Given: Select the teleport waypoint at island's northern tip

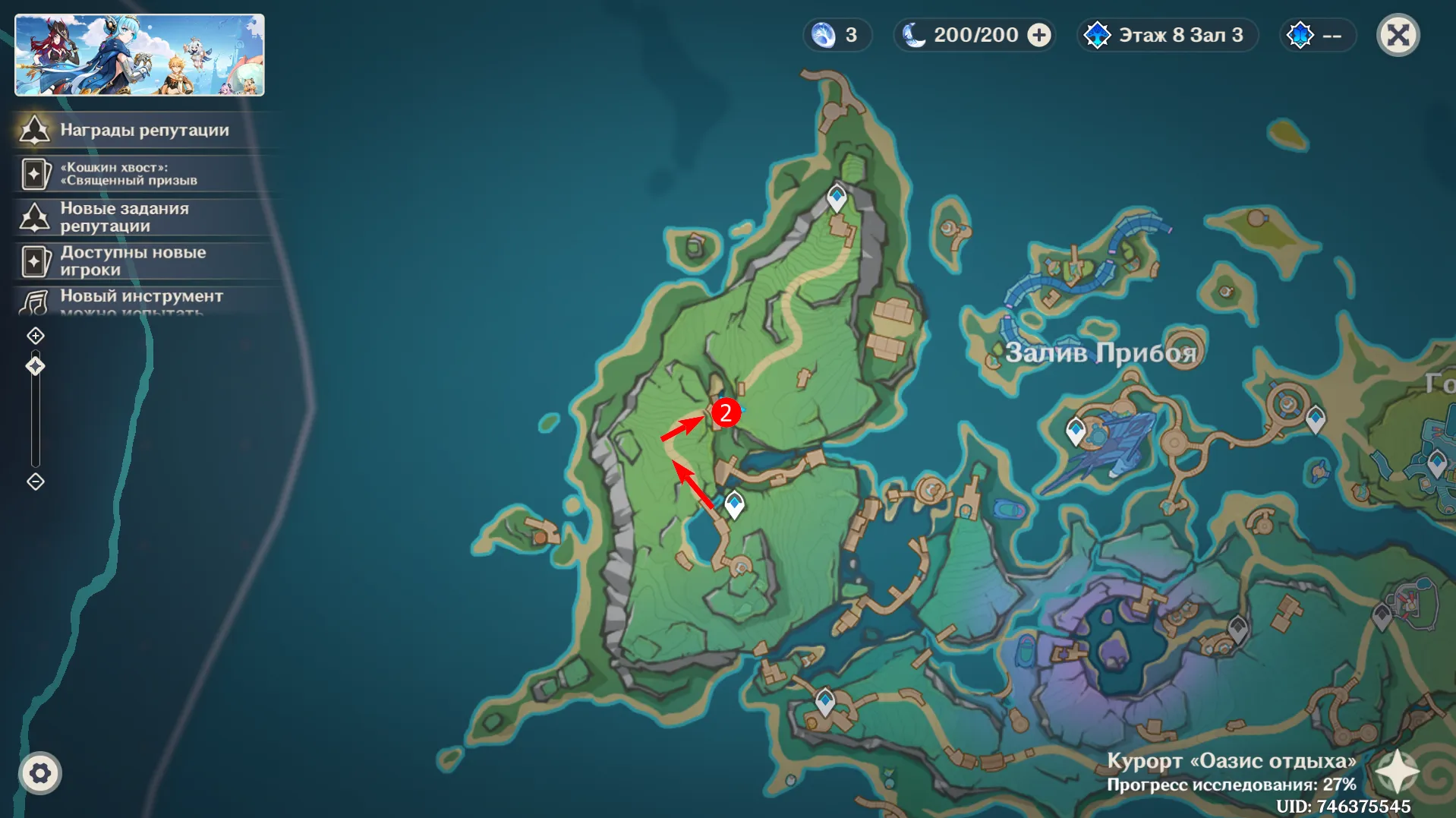Looking at the screenshot, I should [837, 197].
